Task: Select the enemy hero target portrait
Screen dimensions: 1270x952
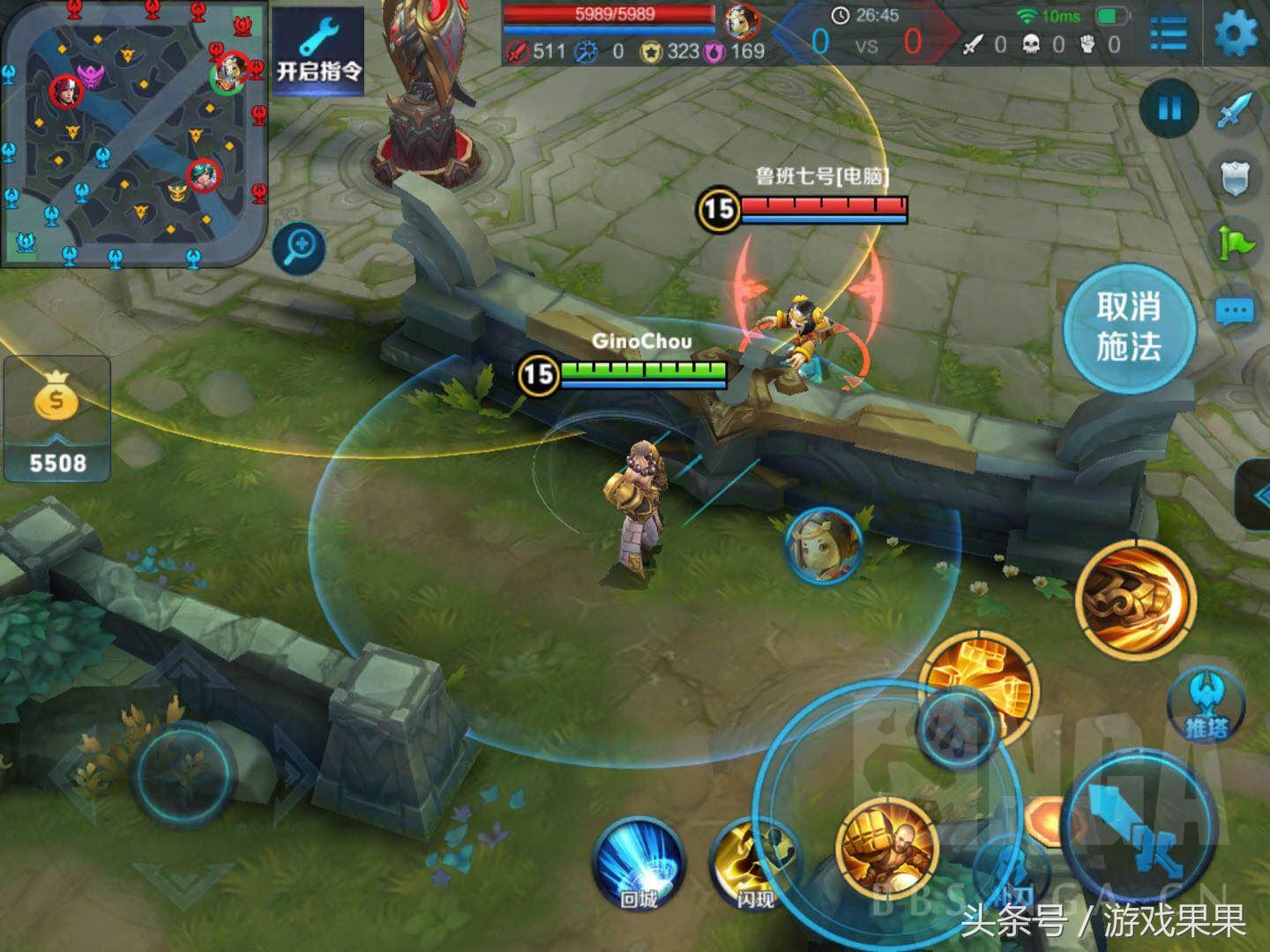Action: (x=823, y=546)
